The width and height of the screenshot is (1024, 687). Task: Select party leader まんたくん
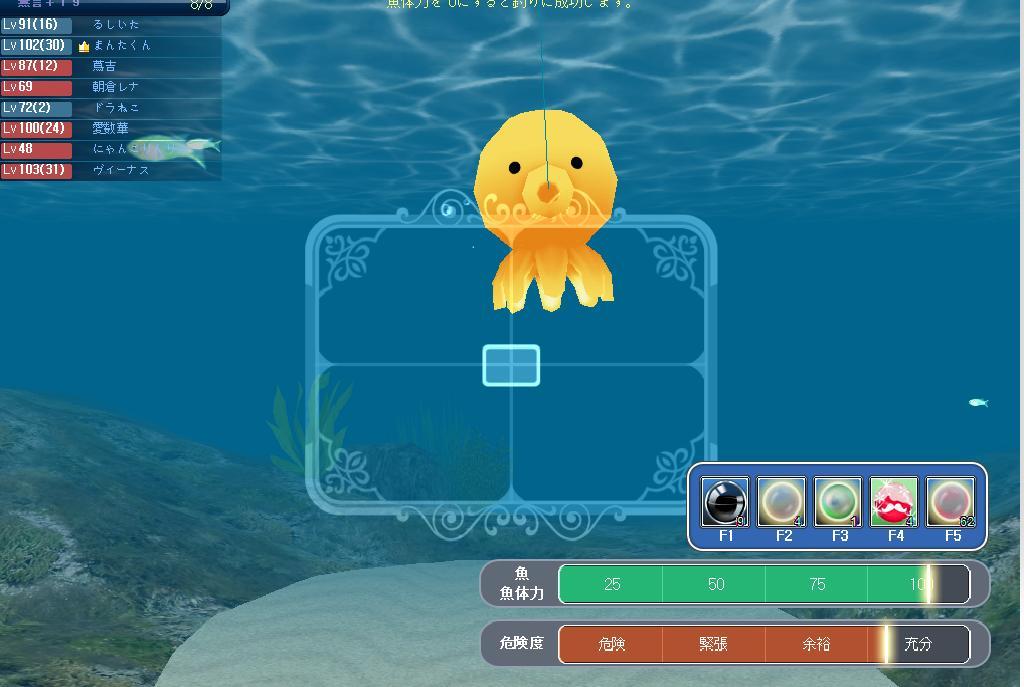(121, 45)
